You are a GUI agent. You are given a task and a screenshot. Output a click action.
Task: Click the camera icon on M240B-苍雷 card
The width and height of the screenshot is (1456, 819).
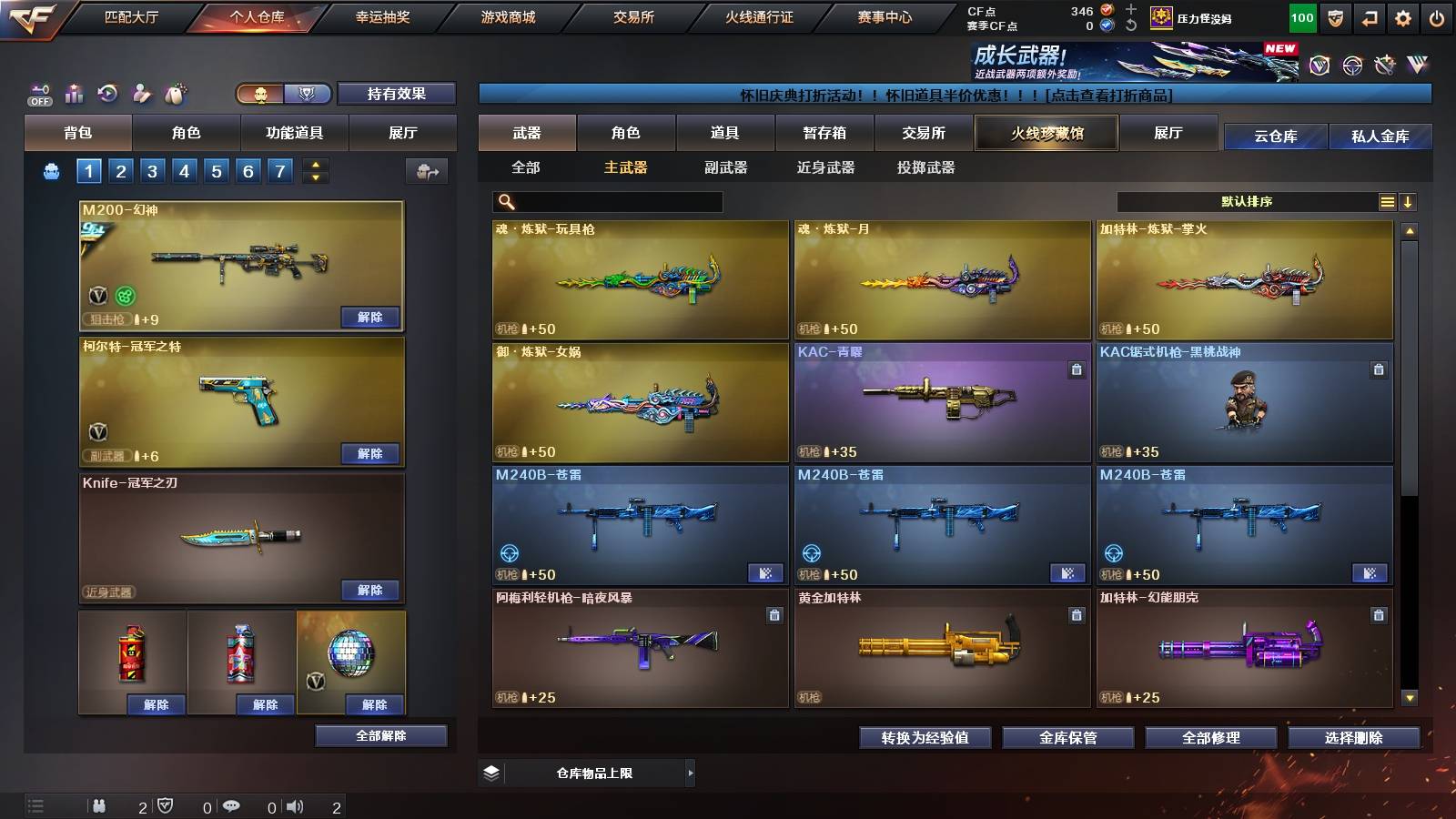(766, 574)
